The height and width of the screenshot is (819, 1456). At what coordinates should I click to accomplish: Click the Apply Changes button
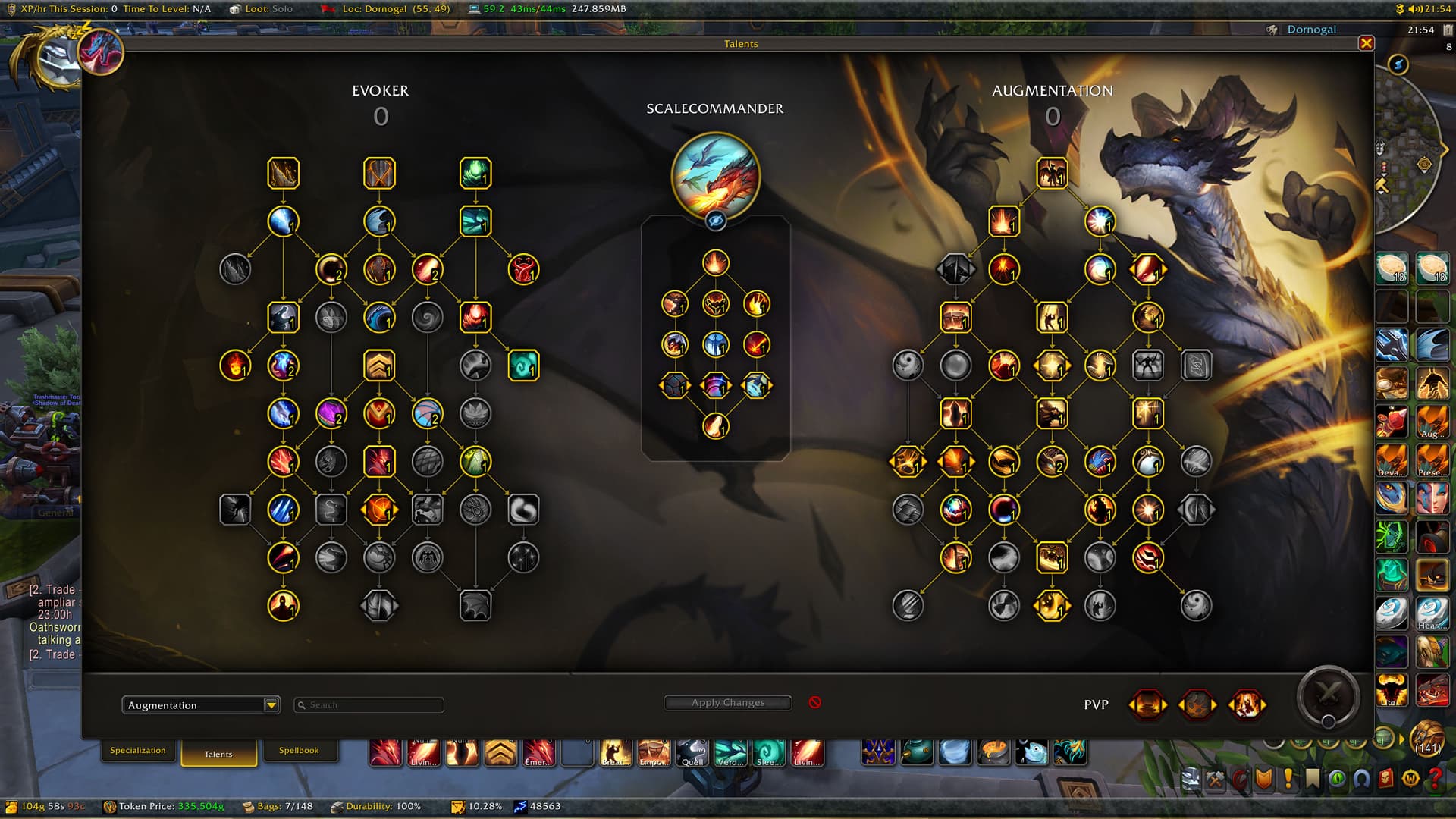pyautogui.click(x=727, y=703)
